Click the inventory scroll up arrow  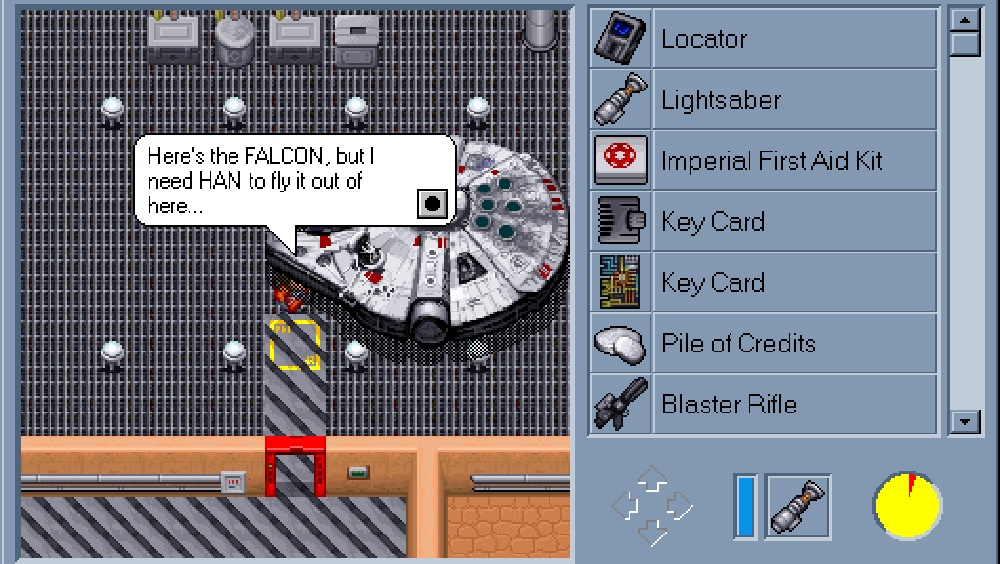click(964, 20)
